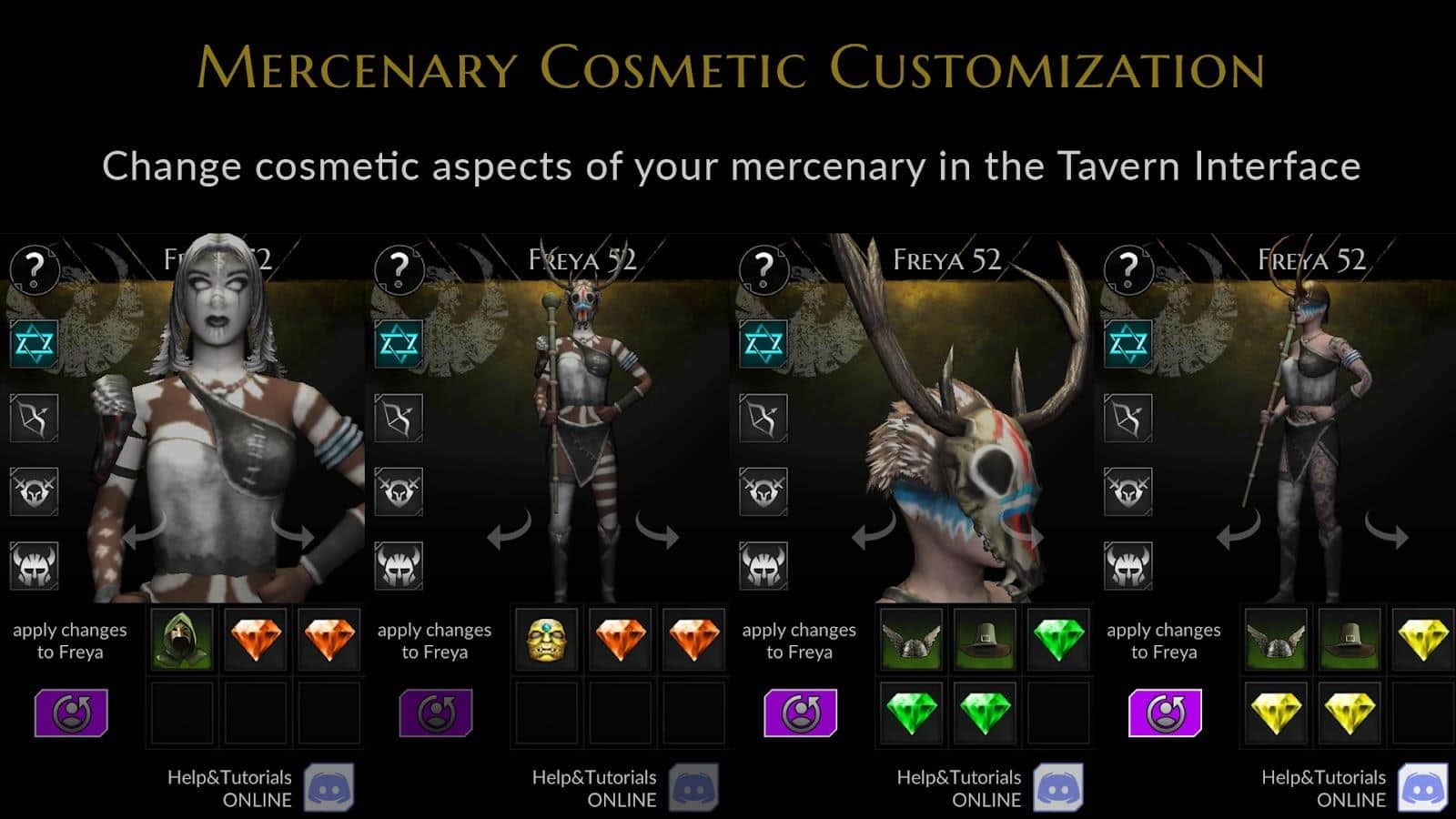Pick the orange gem beside the green hood
Viewport: 1456px width, 819px height.
pos(257,640)
